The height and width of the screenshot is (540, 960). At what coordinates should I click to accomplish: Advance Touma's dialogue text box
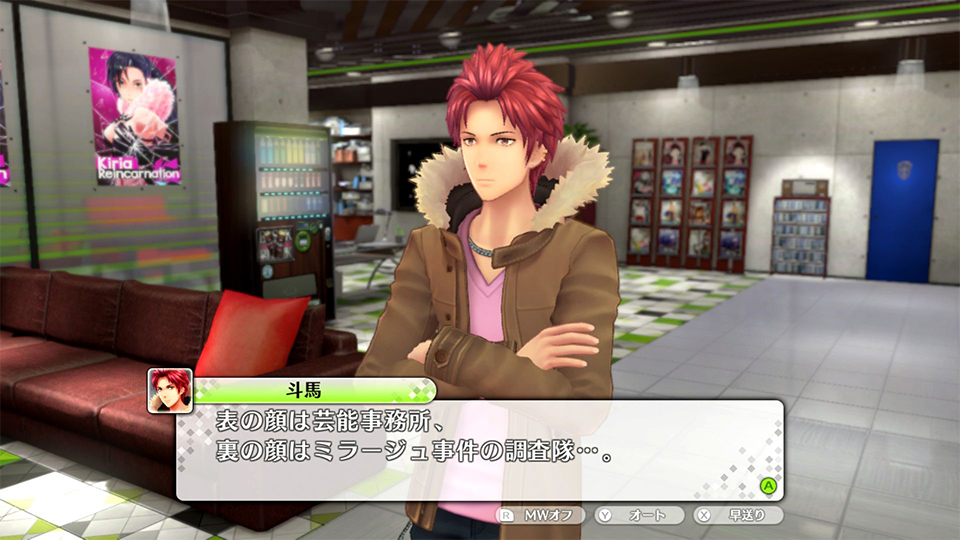(x=768, y=485)
